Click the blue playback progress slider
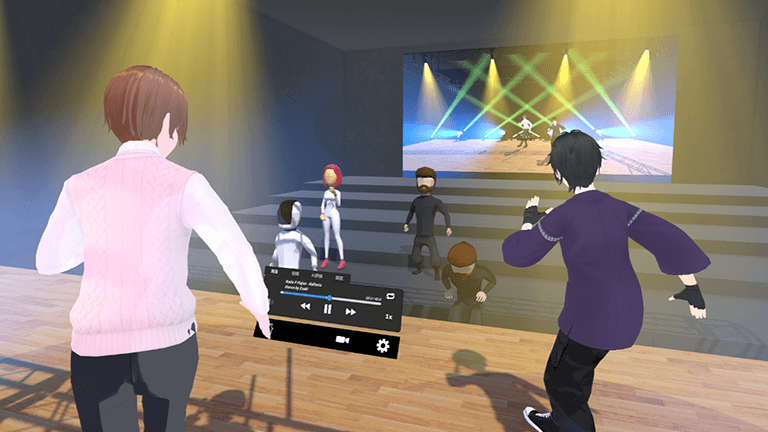The height and width of the screenshot is (432, 768). click(x=330, y=296)
